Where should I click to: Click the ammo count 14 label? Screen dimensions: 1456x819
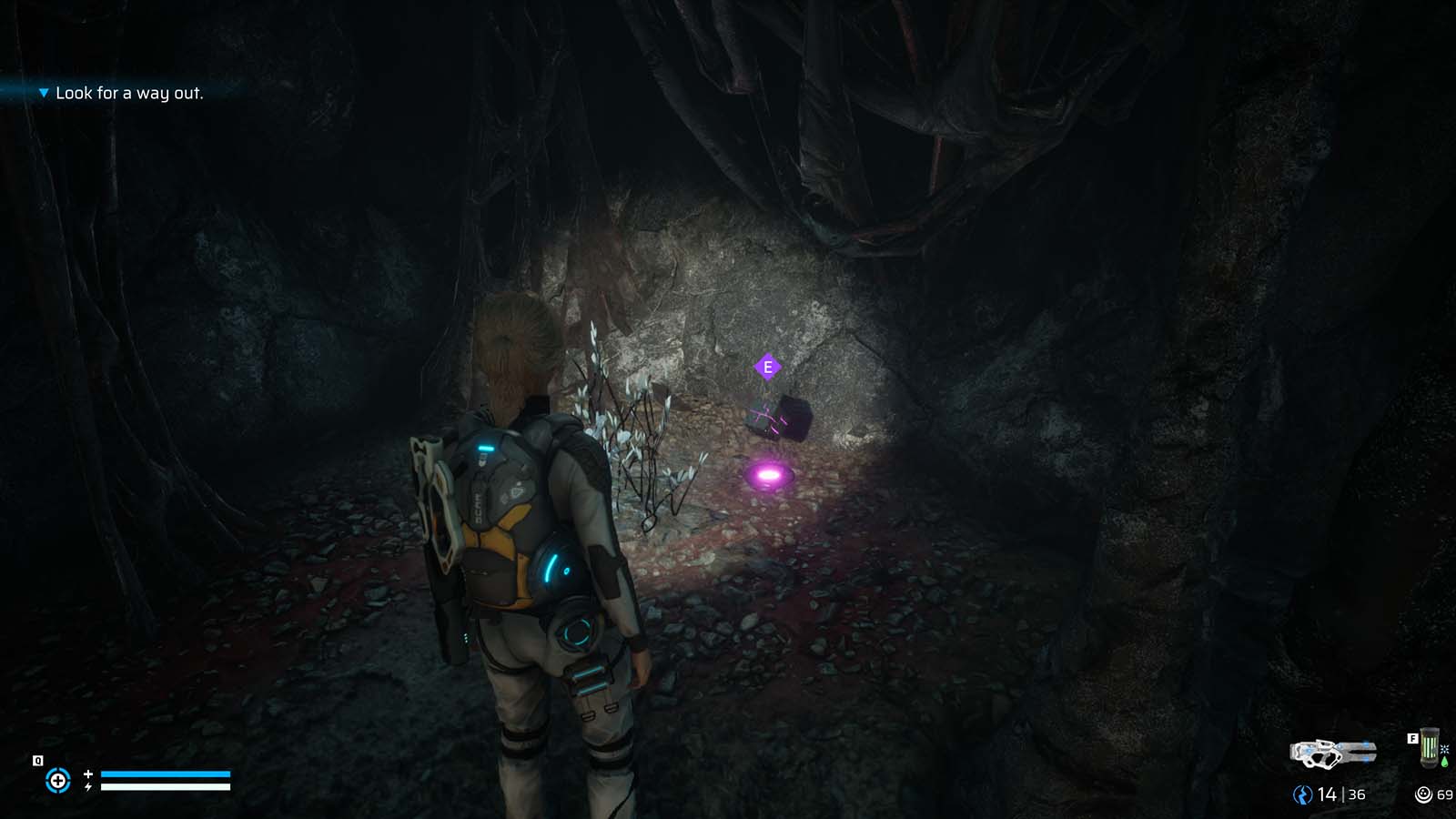(x=1327, y=794)
